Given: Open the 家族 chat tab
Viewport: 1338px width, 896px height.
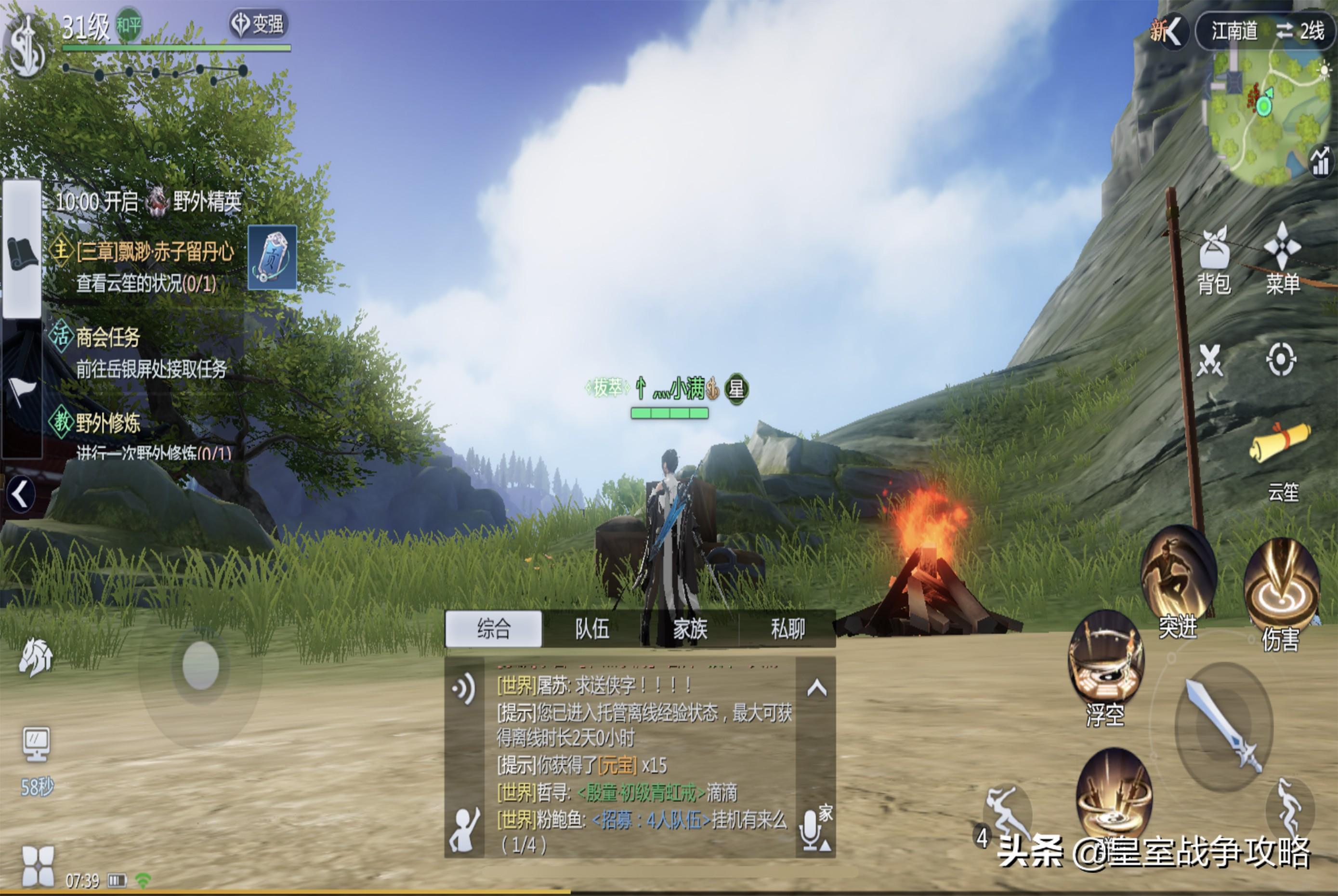Looking at the screenshot, I should pyautogui.click(x=690, y=629).
